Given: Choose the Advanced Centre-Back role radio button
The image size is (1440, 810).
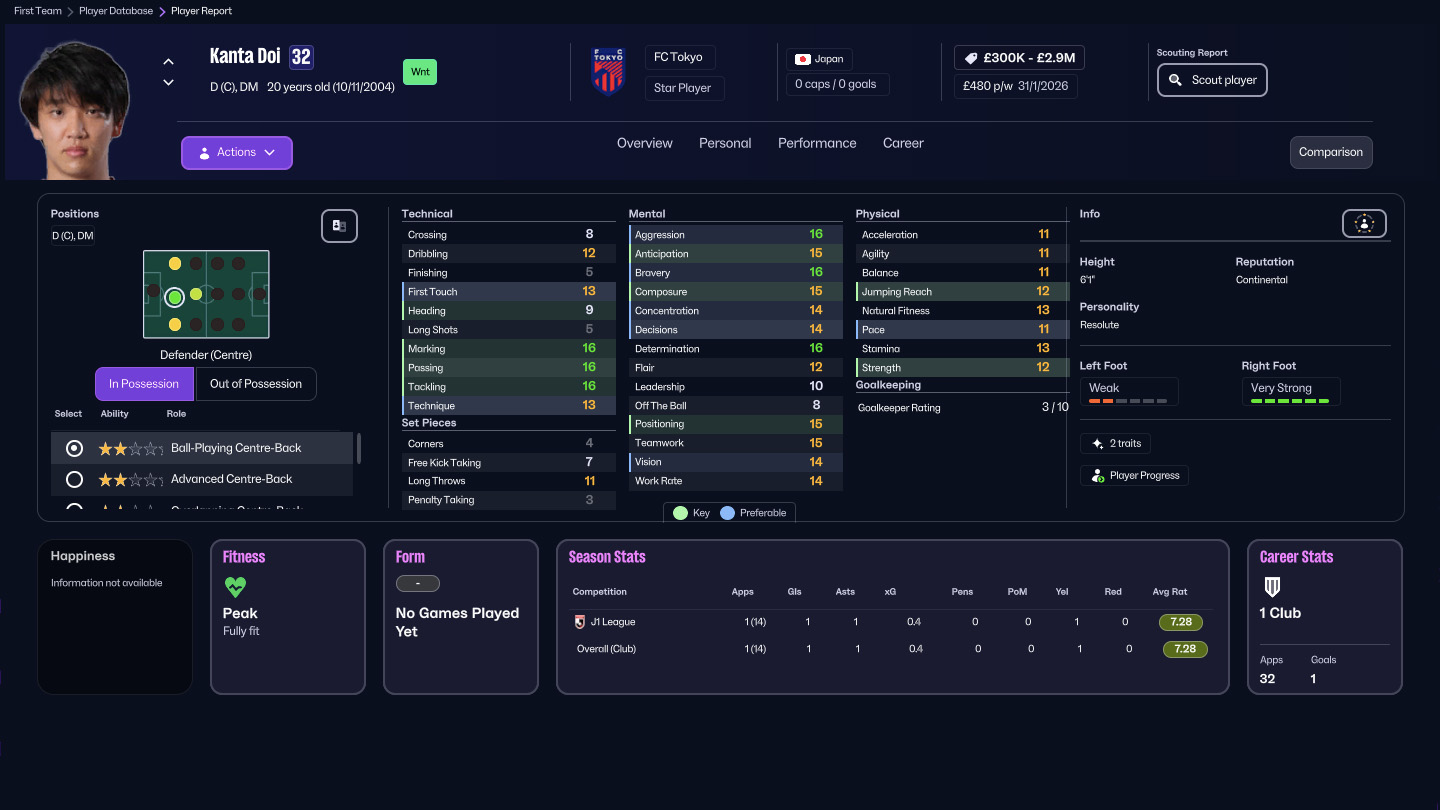Looking at the screenshot, I should 72,479.
